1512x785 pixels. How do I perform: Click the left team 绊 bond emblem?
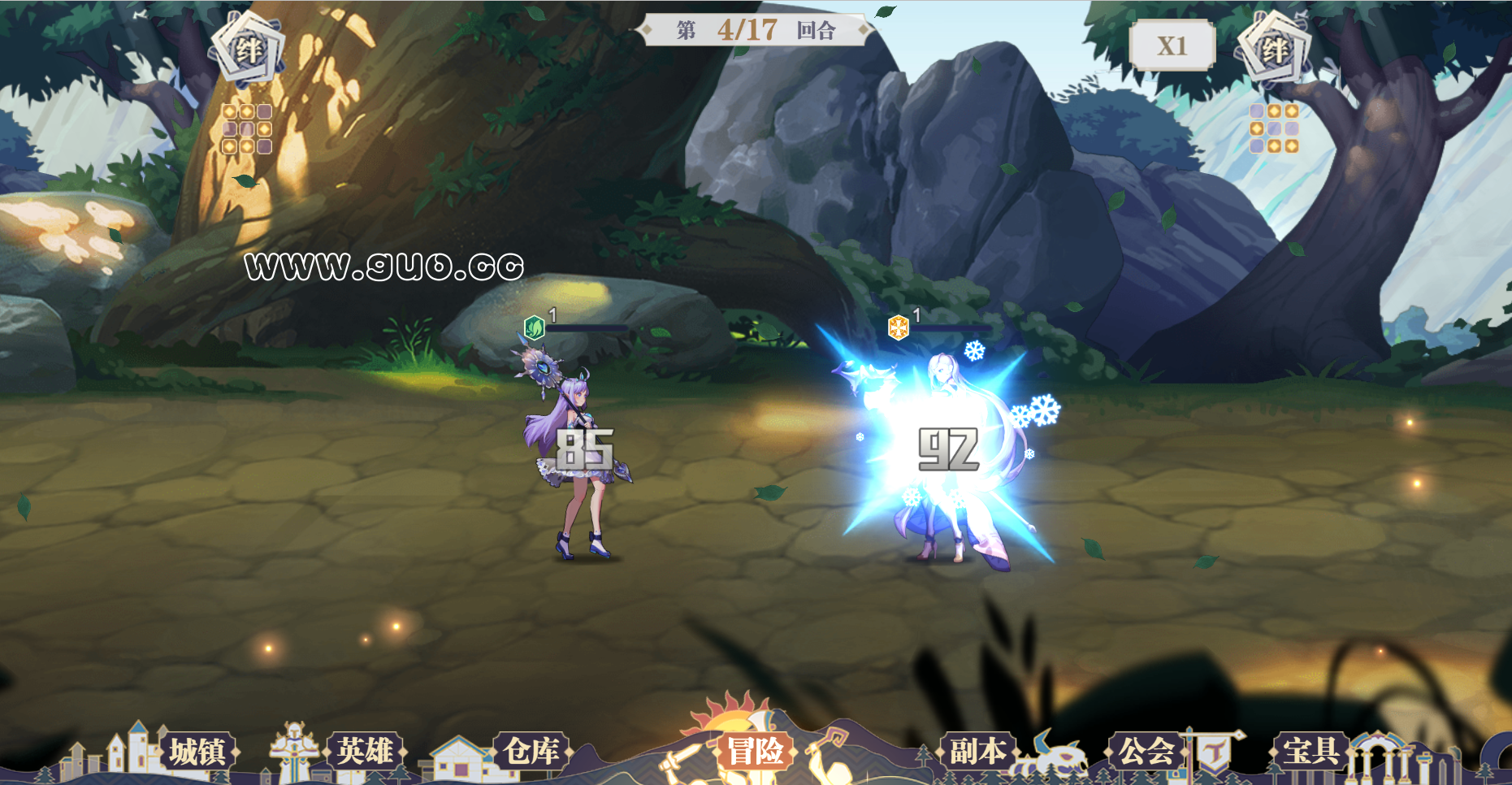(249, 50)
